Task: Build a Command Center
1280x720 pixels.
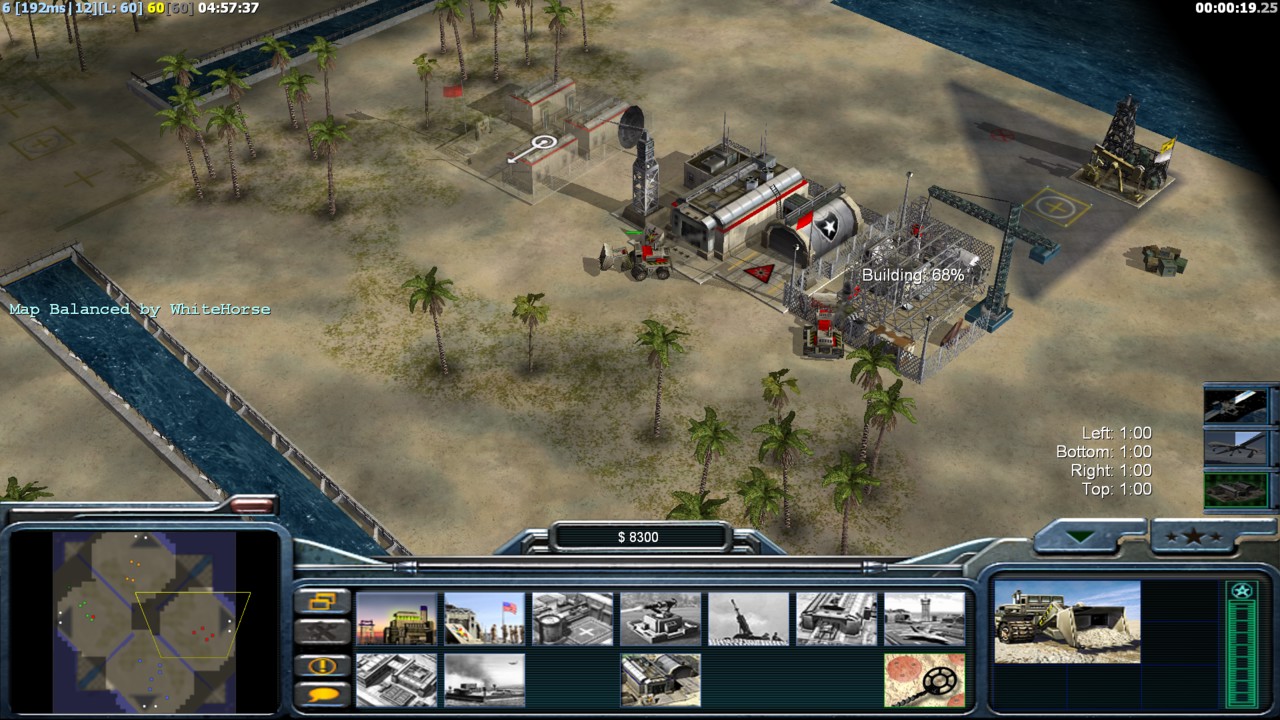Action: point(660,680)
